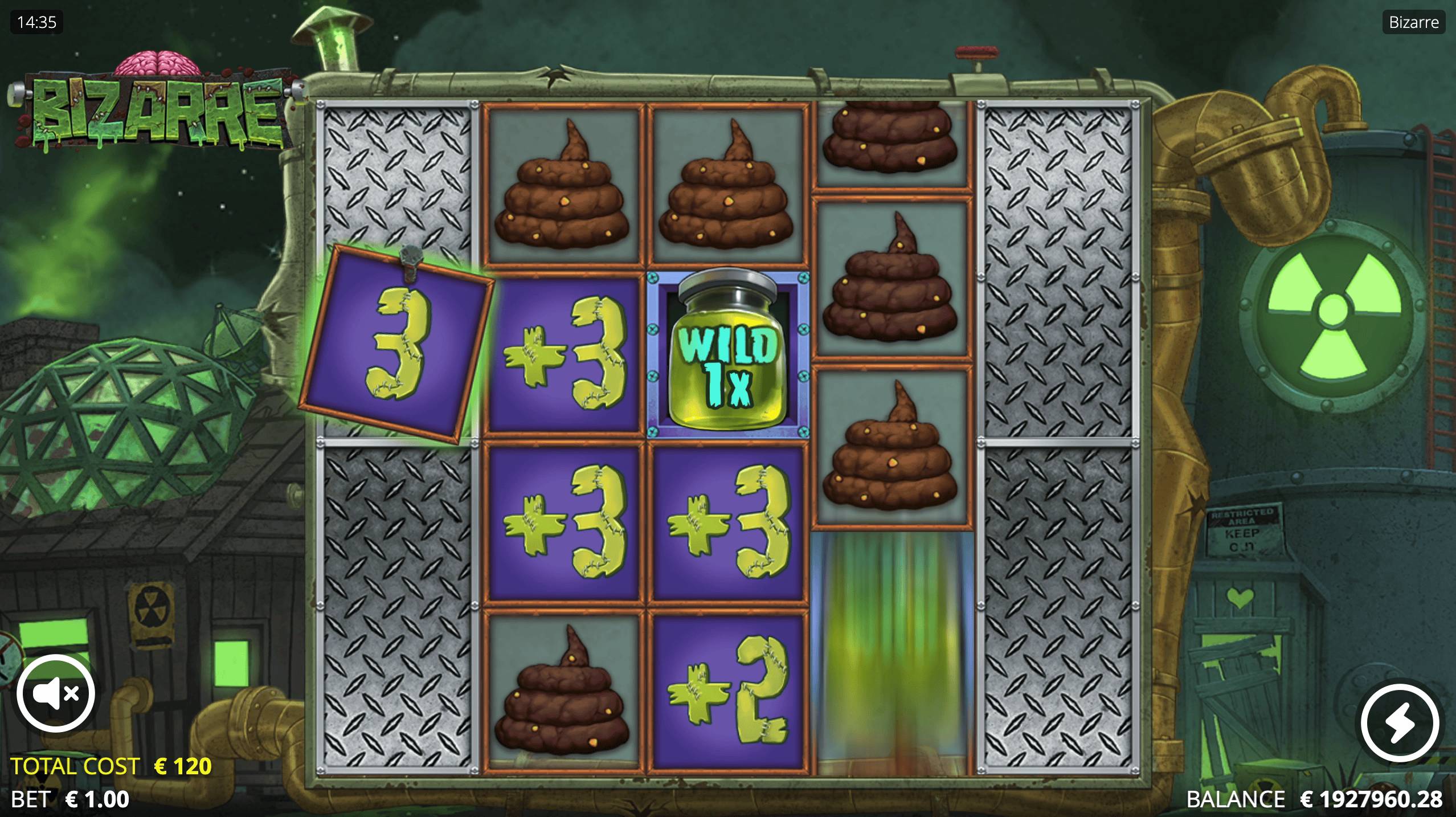The image size is (1456, 817).
Task: Click the clock showing 14:35
Action: click(x=36, y=22)
